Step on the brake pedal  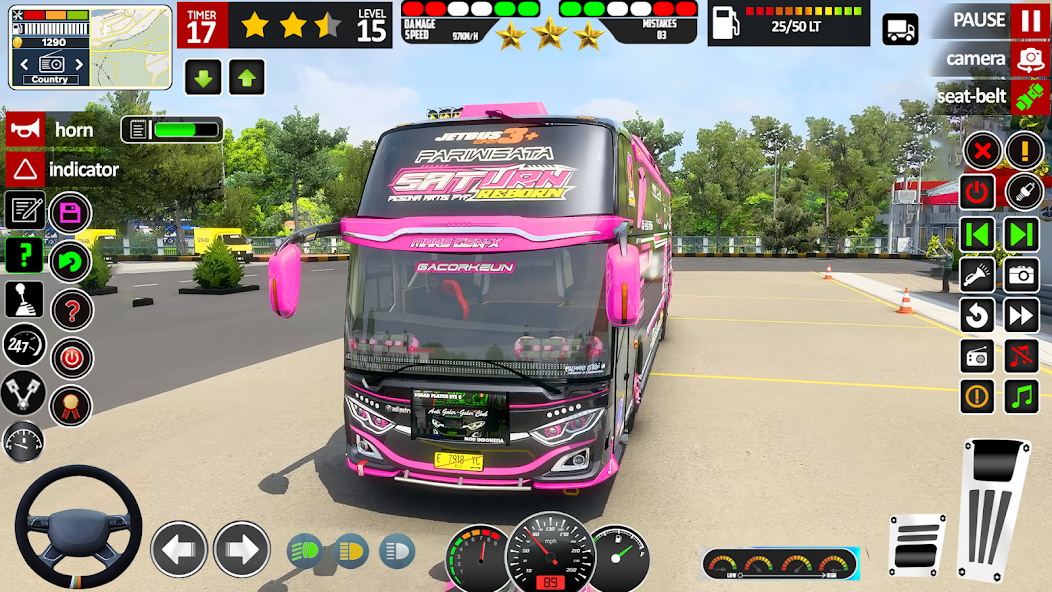pos(917,544)
